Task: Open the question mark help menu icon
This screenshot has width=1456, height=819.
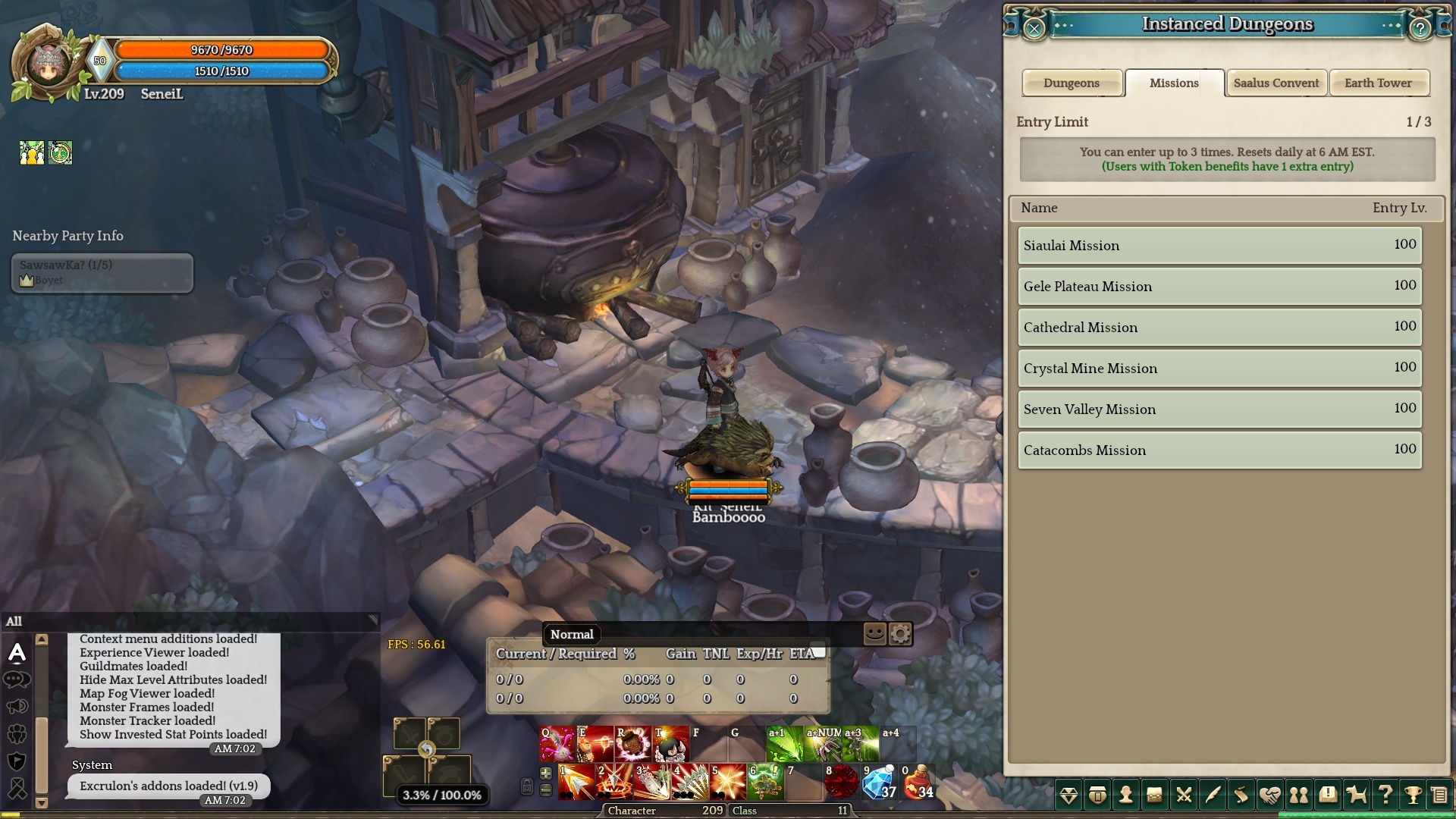Action: click(1385, 795)
